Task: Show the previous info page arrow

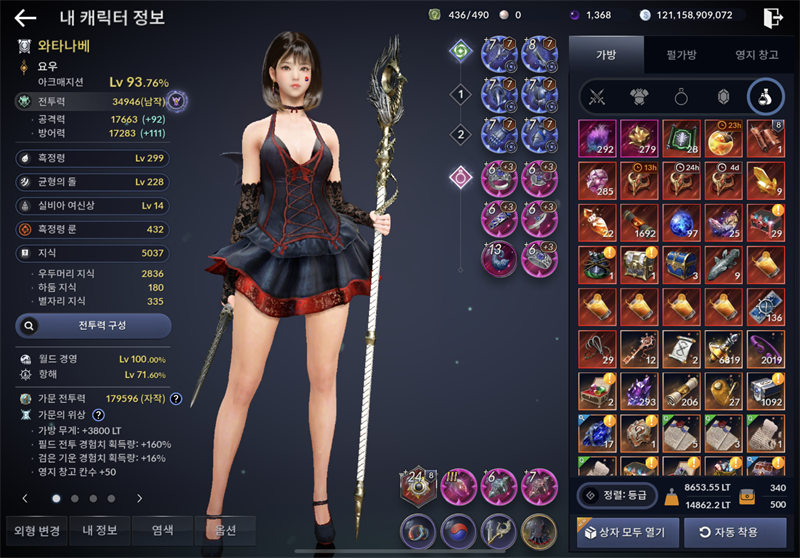Action: click(x=25, y=498)
